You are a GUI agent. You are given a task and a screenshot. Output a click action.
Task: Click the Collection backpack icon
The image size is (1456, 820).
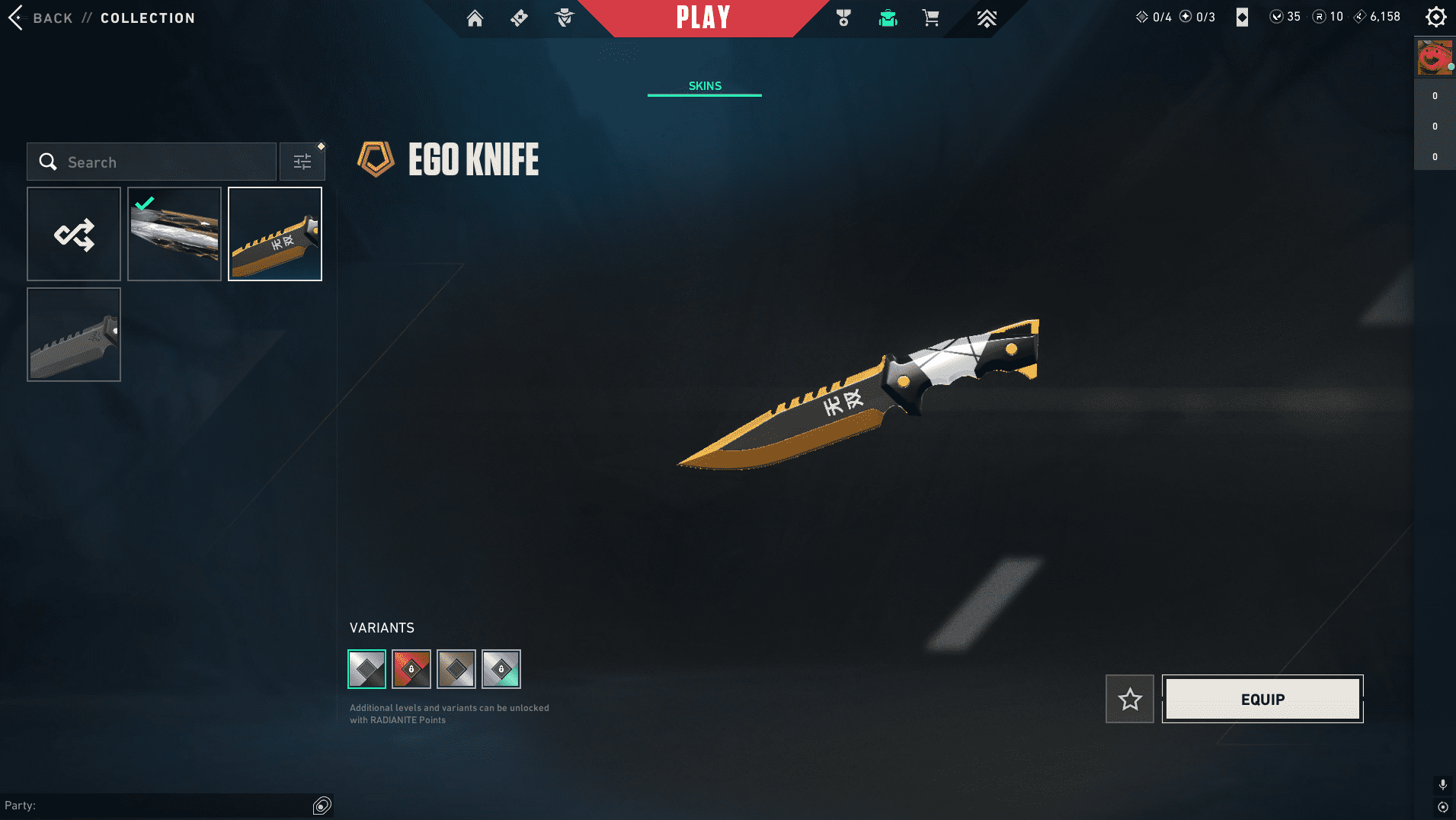[890, 18]
